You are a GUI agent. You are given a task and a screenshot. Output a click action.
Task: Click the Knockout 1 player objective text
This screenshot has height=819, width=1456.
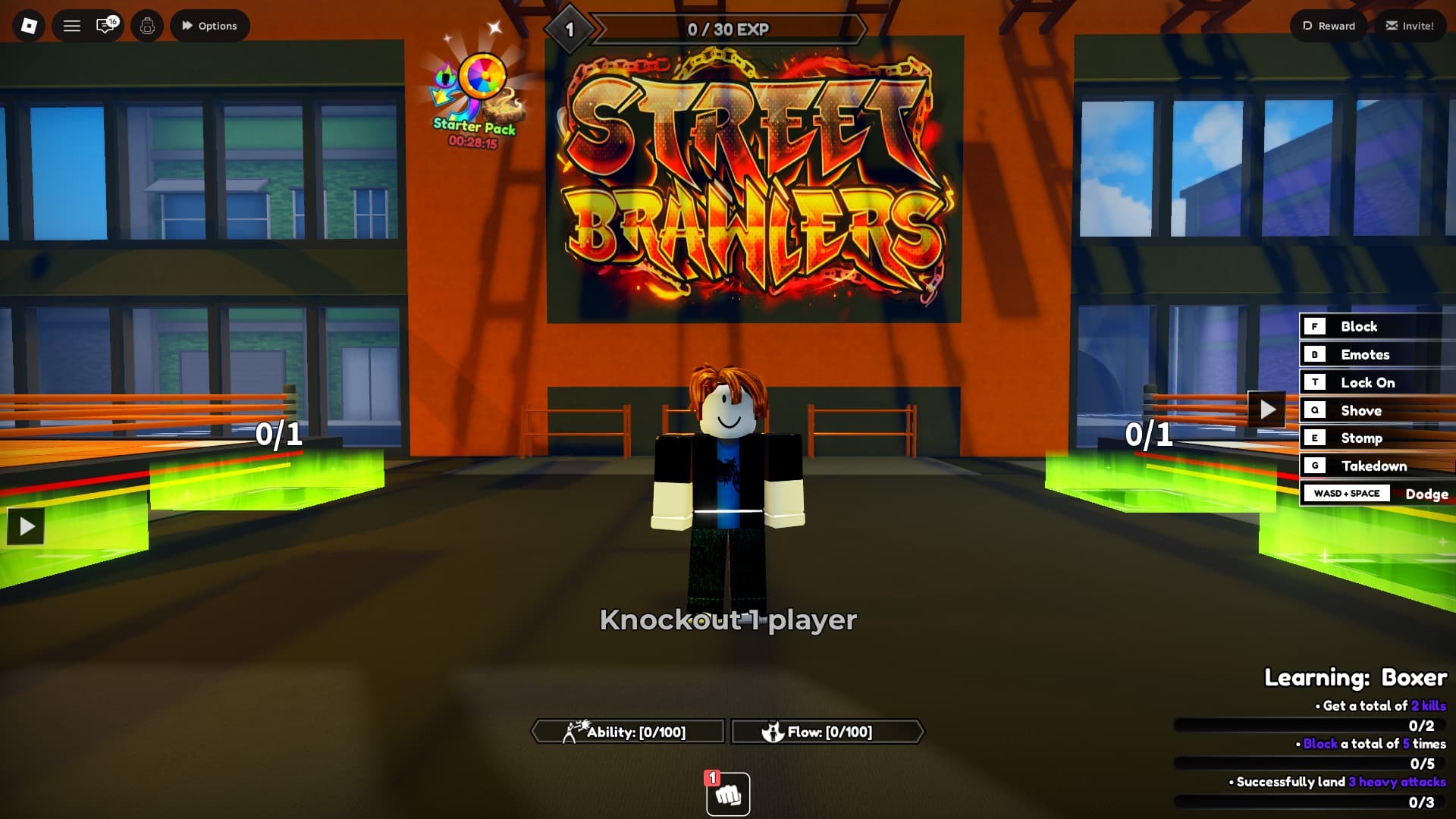[728, 620]
